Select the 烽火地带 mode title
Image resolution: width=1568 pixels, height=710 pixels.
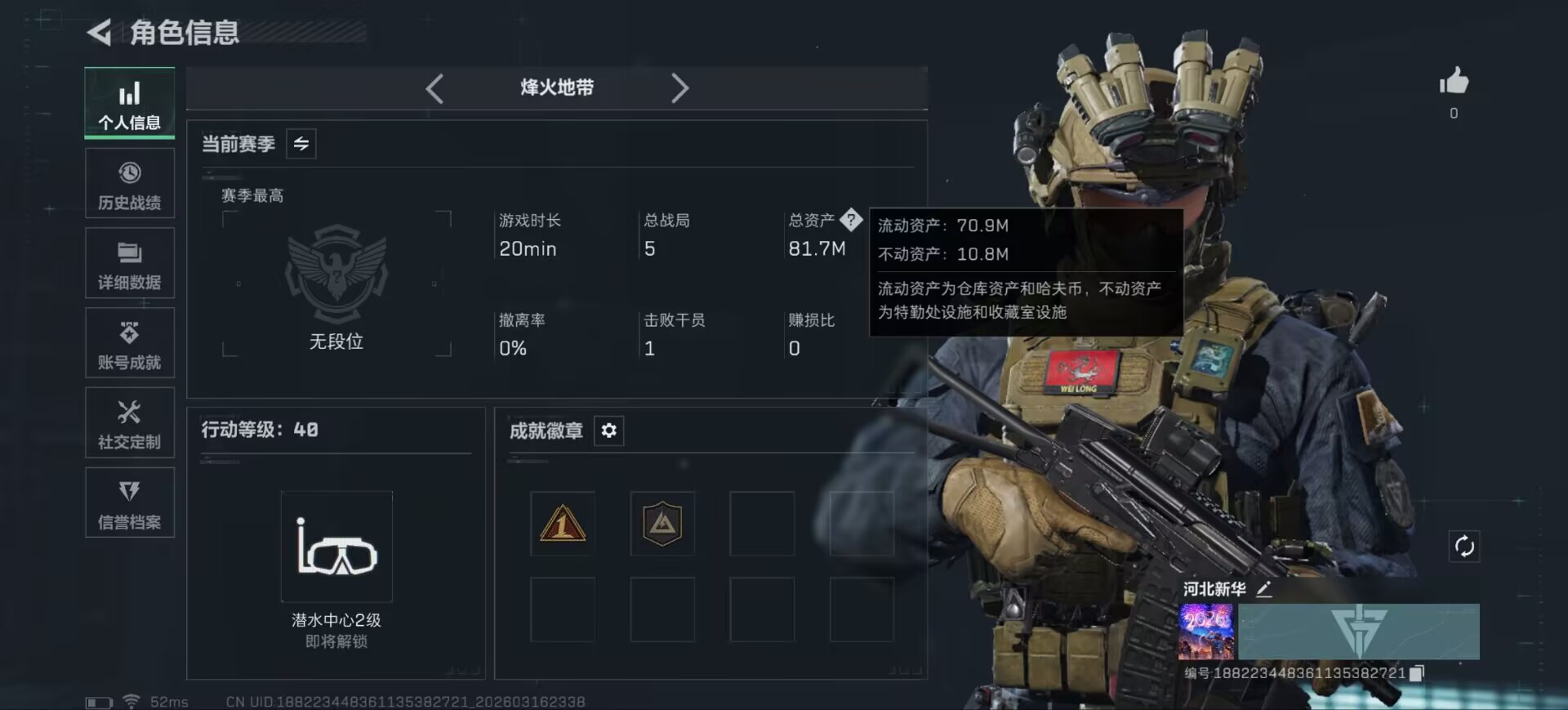tap(558, 89)
